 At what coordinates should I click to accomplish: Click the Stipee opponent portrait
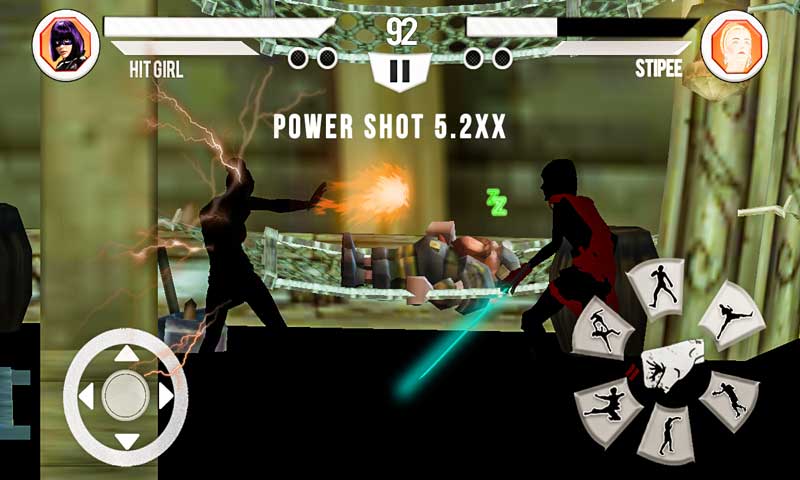point(733,45)
